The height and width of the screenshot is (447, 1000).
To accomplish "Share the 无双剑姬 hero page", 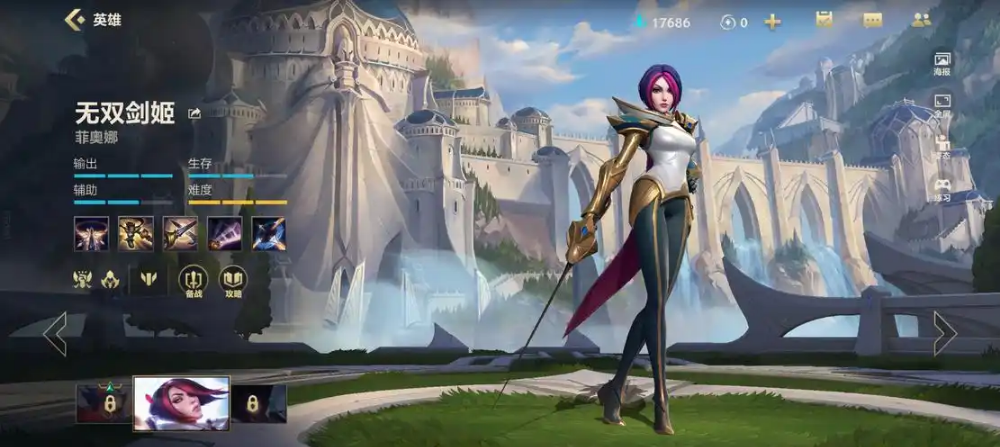I will [194, 114].
